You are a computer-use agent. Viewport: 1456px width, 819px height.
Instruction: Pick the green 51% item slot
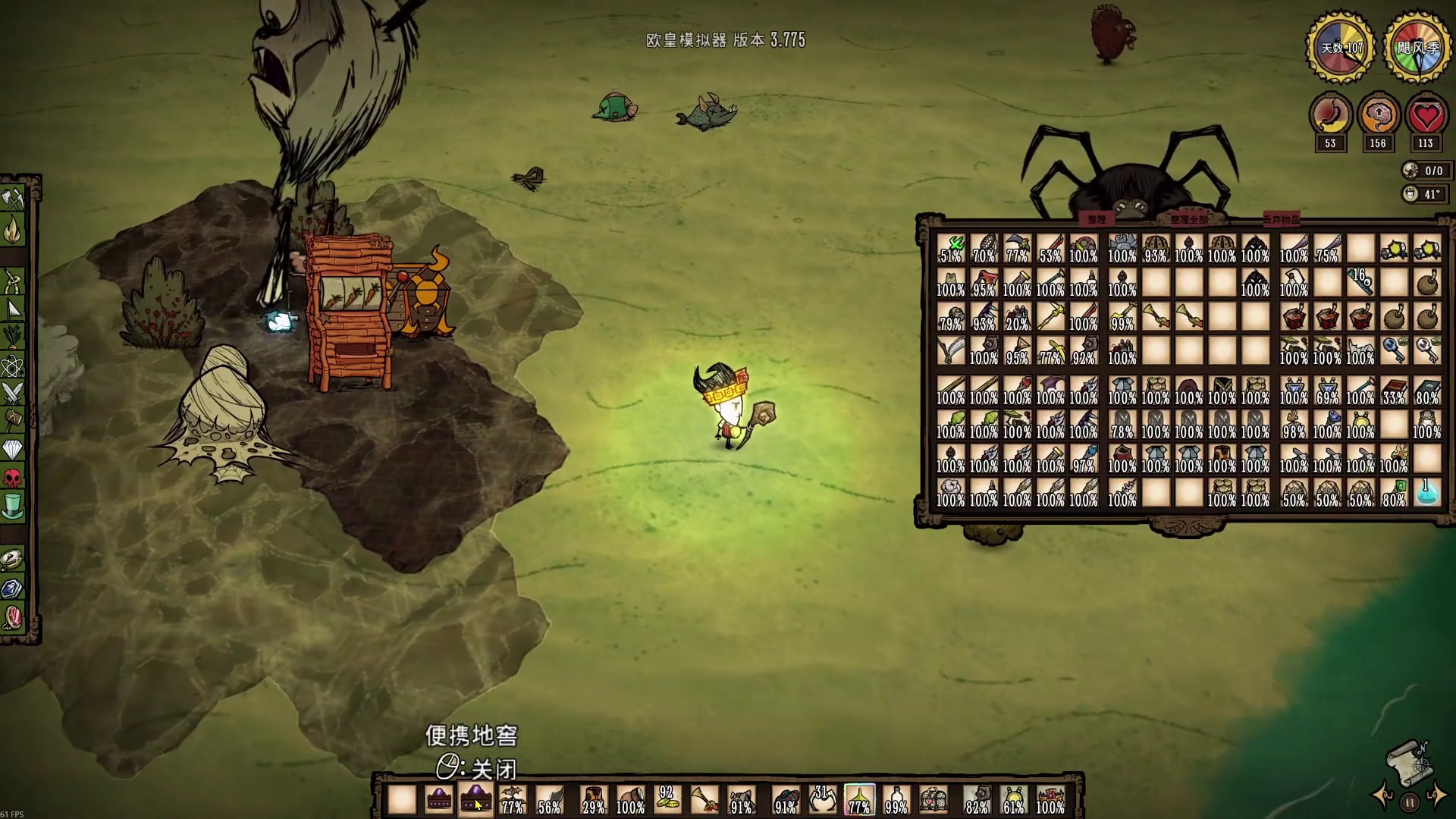coord(950,249)
